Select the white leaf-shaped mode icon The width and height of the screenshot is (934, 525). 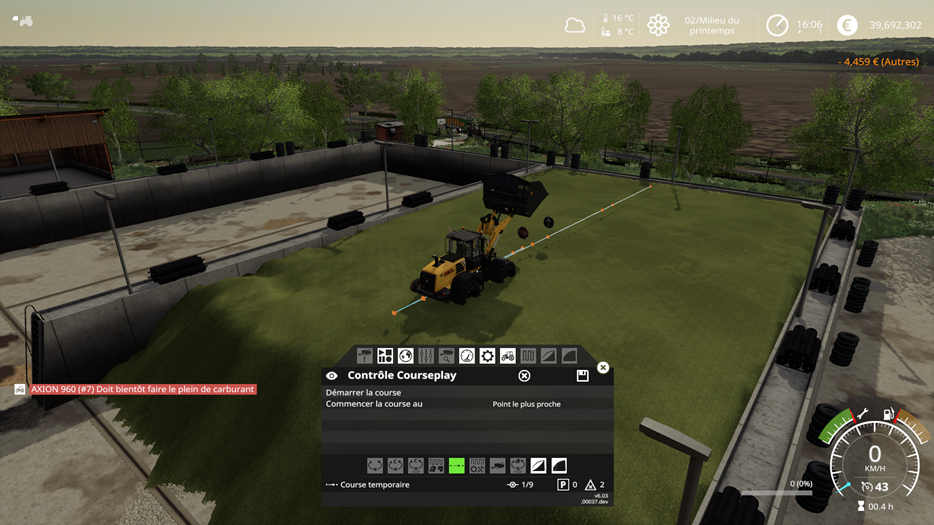click(x=538, y=465)
